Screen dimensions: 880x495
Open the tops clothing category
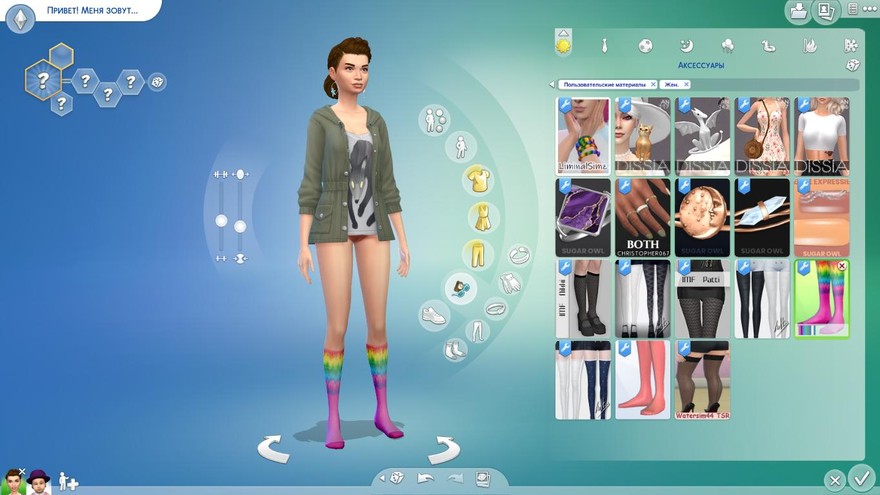tap(477, 180)
